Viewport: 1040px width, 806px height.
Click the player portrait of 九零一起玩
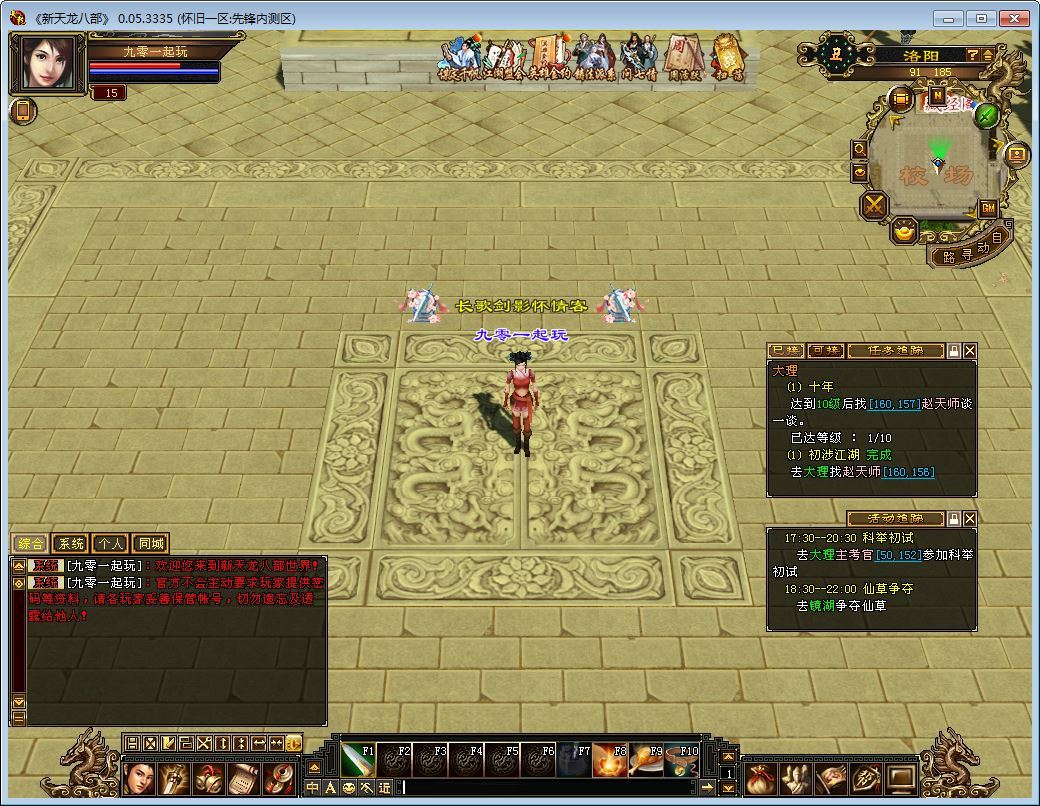coord(47,64)
